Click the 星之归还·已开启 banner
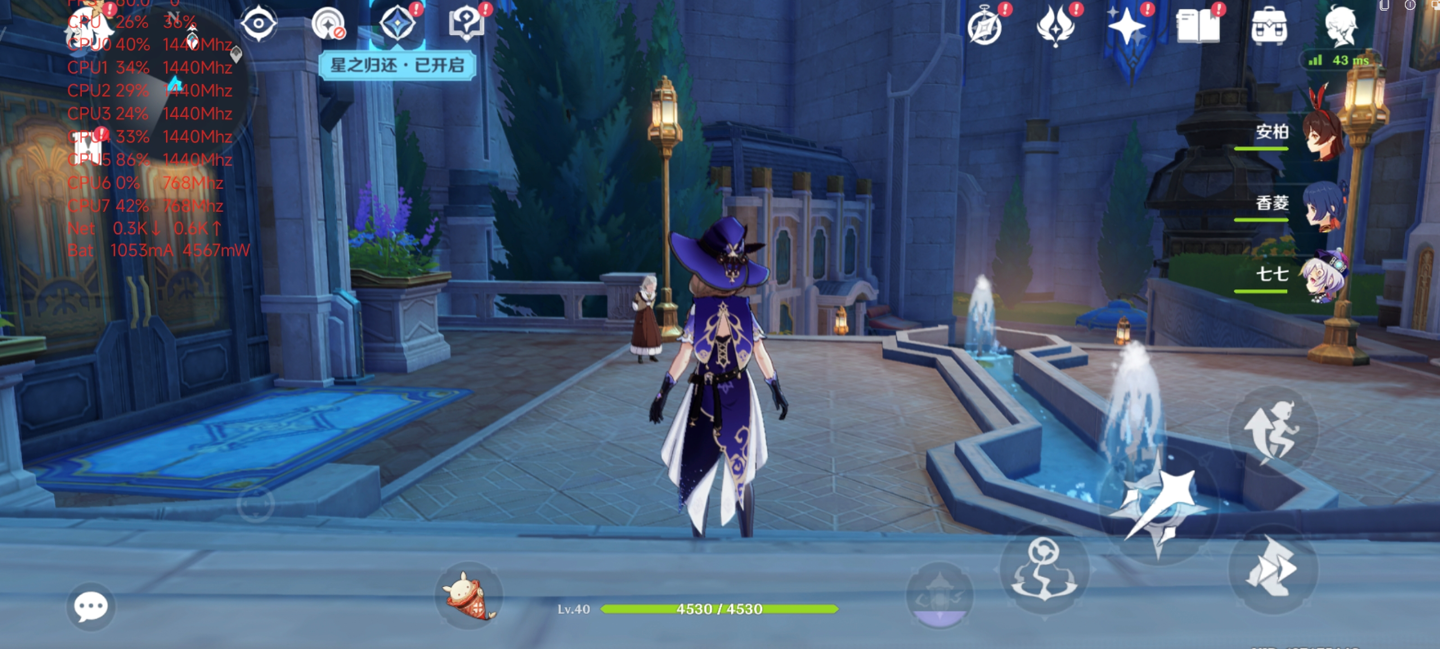This screenshot has height=649, width=1440. click(397, 67)
